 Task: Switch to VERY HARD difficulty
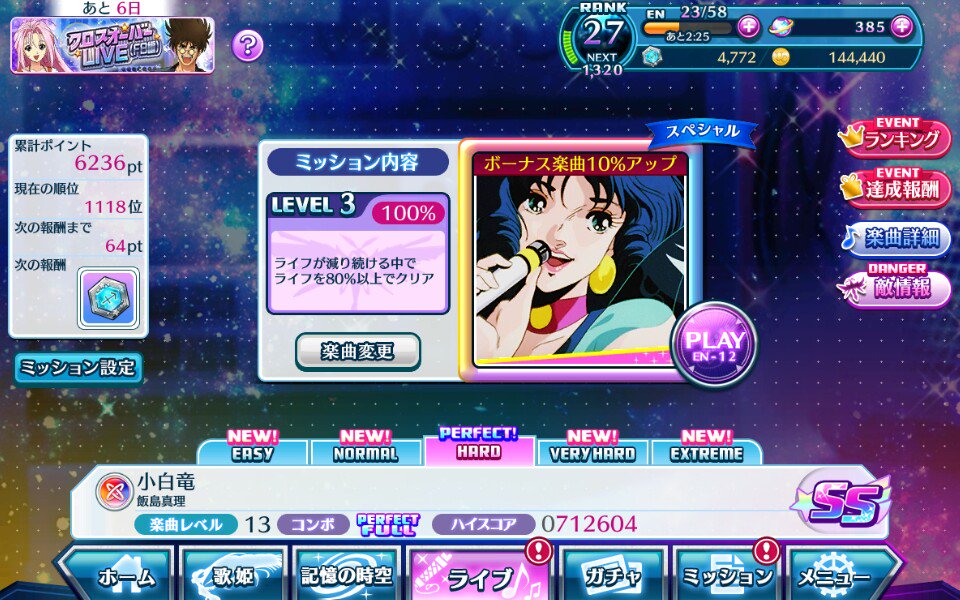coord(593,452)
